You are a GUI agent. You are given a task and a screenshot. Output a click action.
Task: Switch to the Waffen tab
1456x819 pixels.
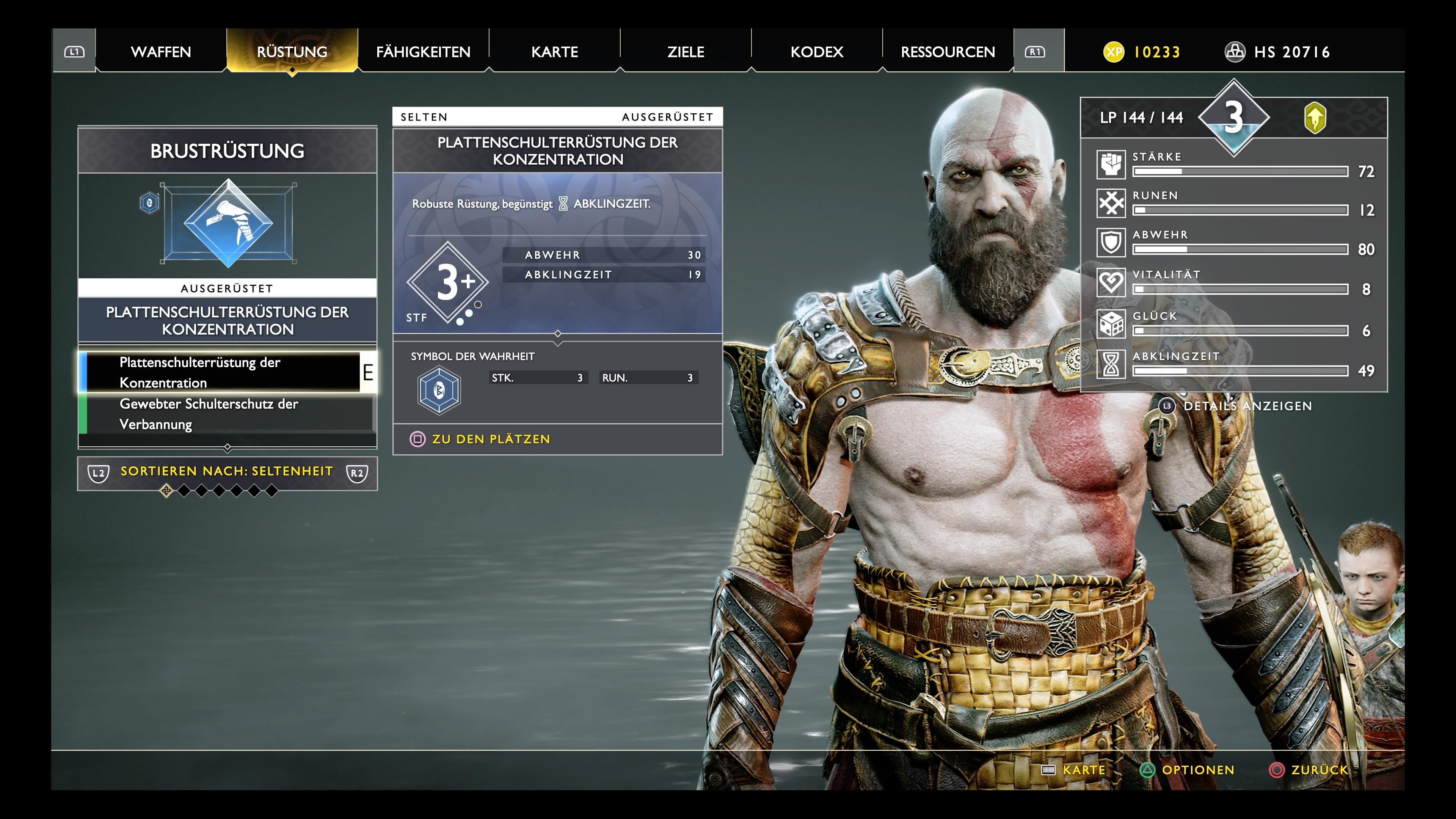[160, 52]
